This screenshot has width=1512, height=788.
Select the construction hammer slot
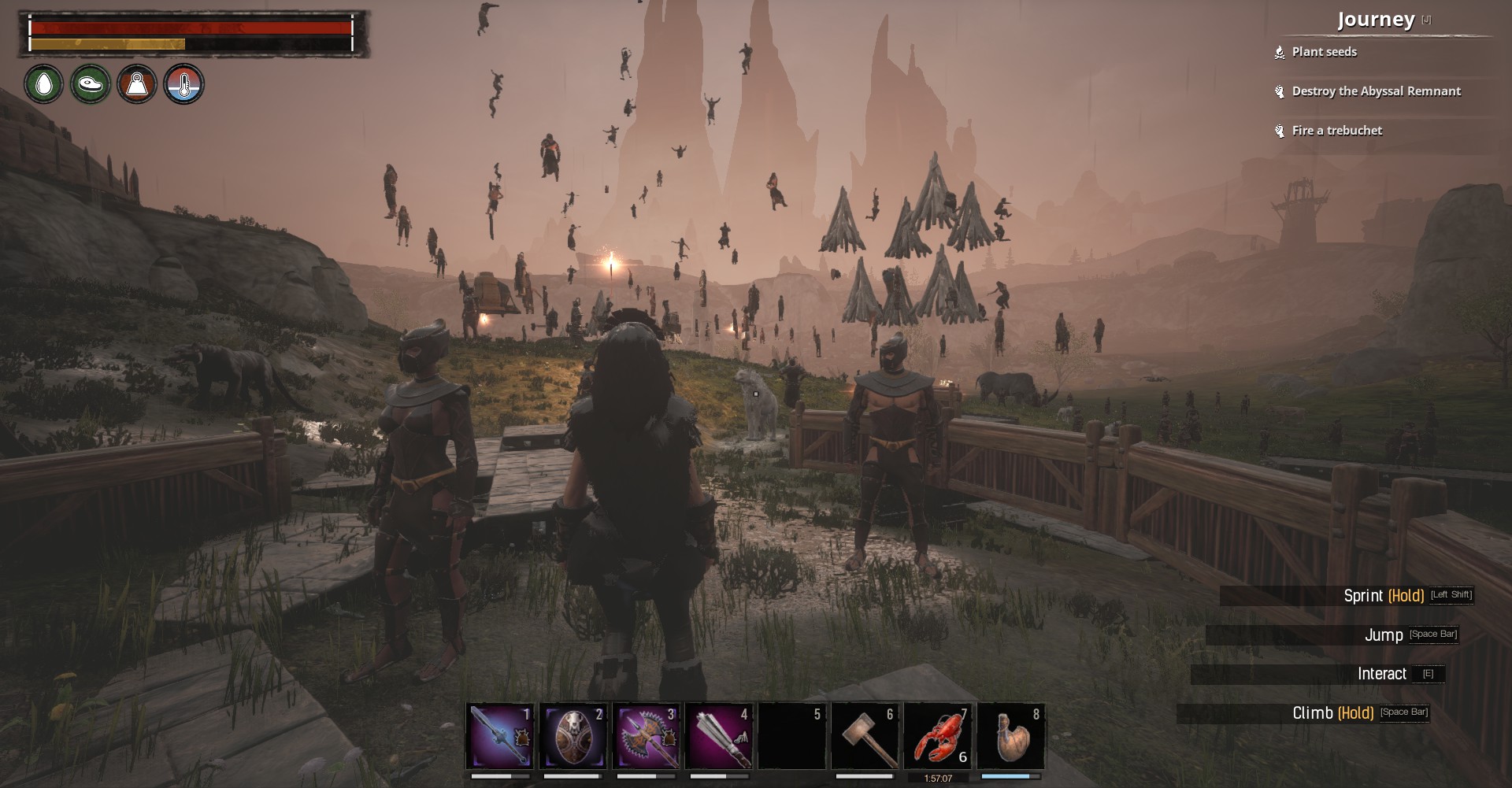pyautogui.click(x=865, y=736)
